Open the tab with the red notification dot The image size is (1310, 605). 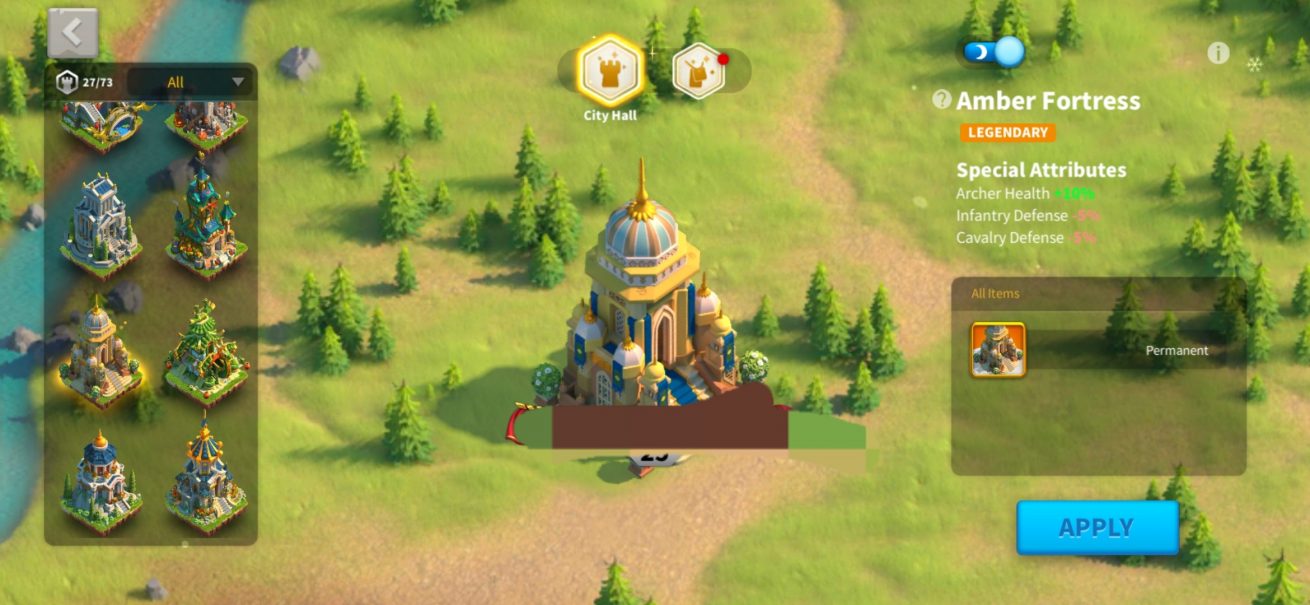(x=699, y=71)
